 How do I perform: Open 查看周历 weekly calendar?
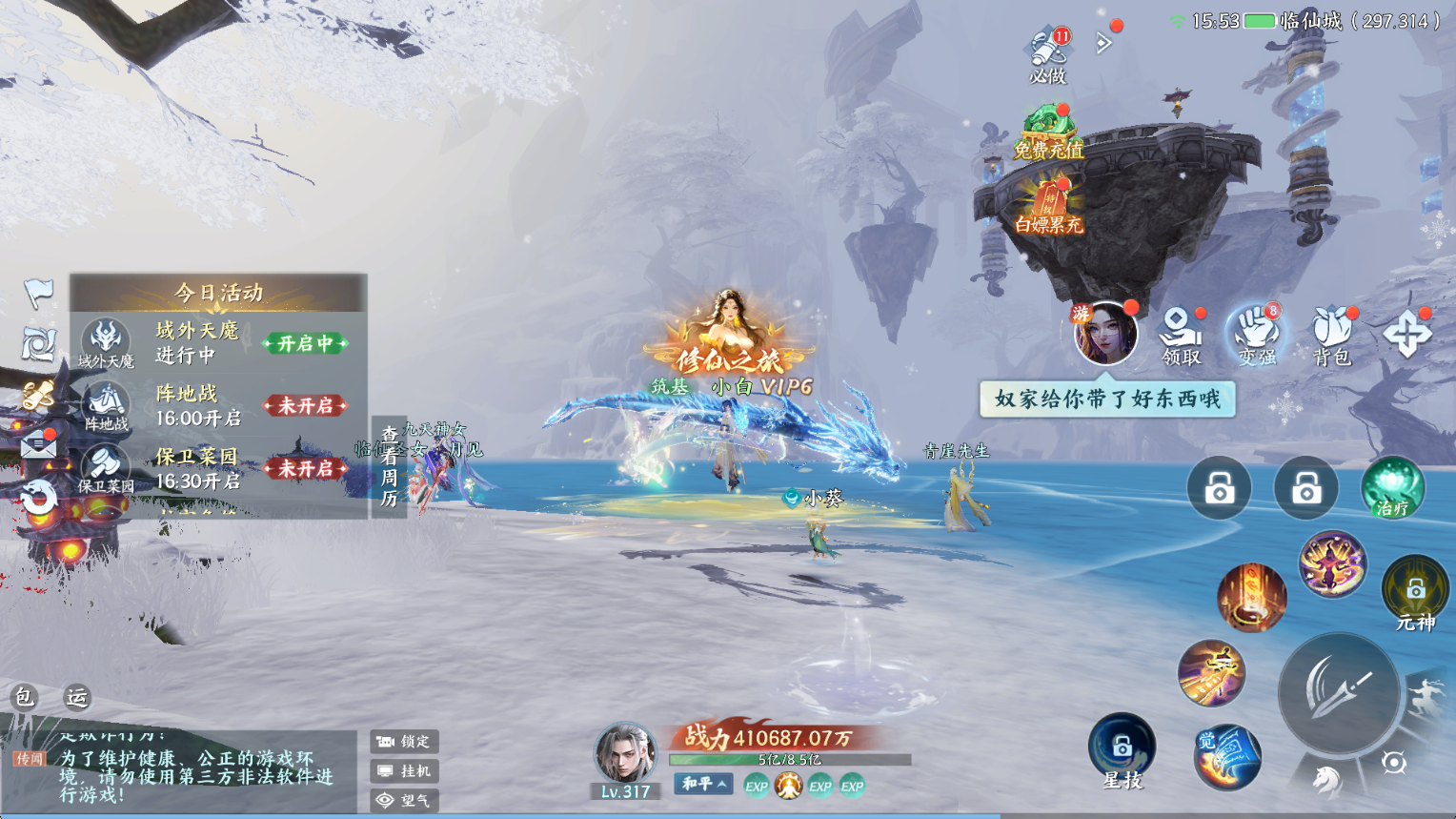(389, 467)
